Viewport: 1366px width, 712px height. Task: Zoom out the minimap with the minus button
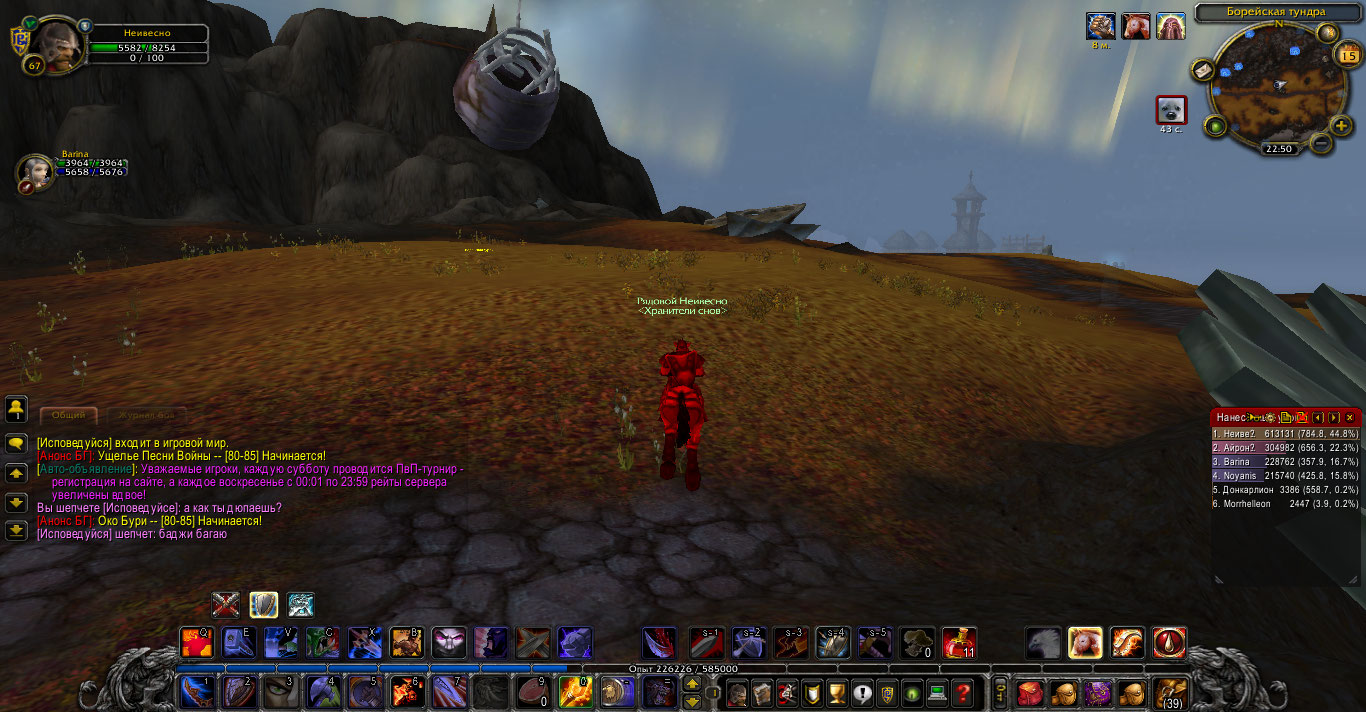pos(1320,143)
